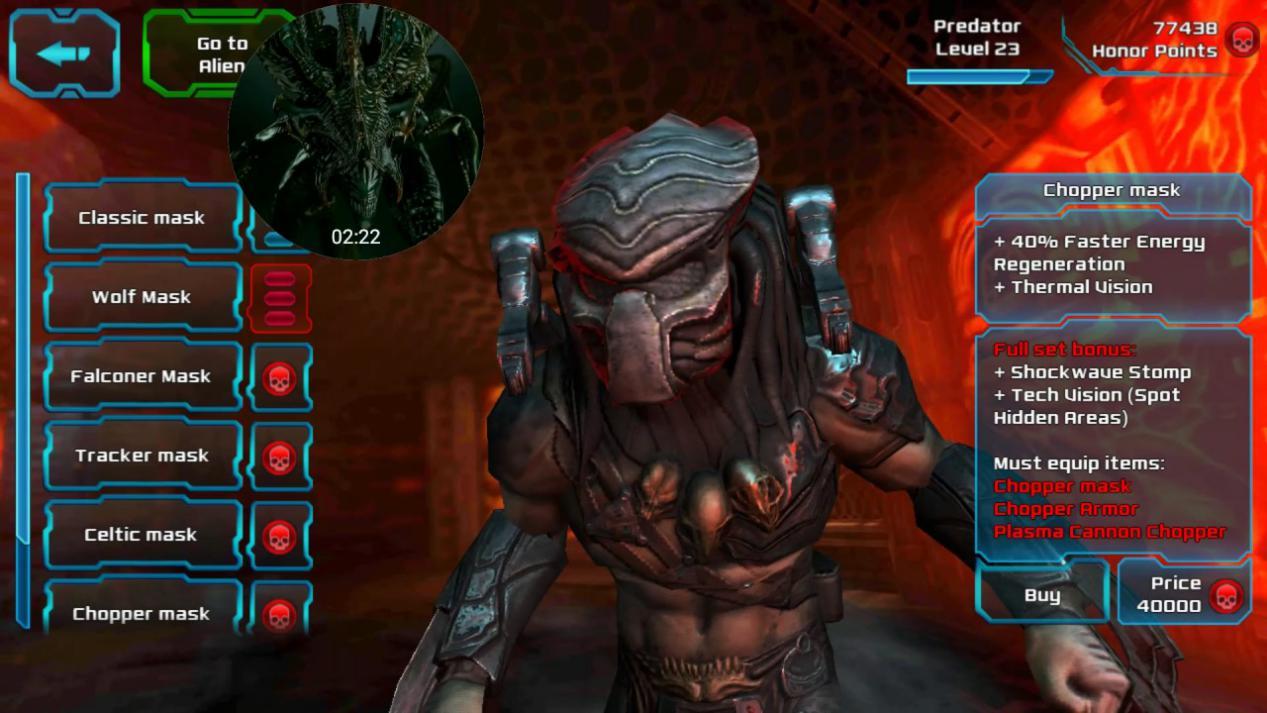This screenshot has height=713, width=1267.
Task: Open the Go to Alien screen
Action: point(190,54)
